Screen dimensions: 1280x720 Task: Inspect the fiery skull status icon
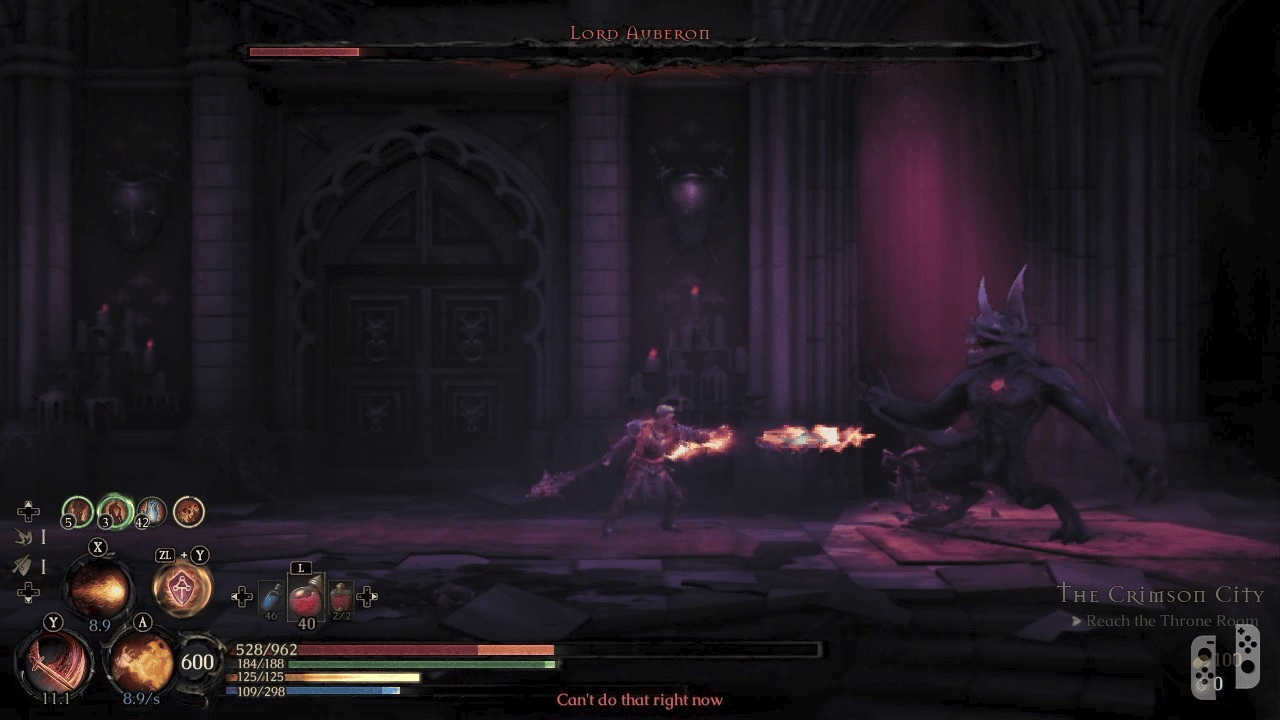[188, 512]
